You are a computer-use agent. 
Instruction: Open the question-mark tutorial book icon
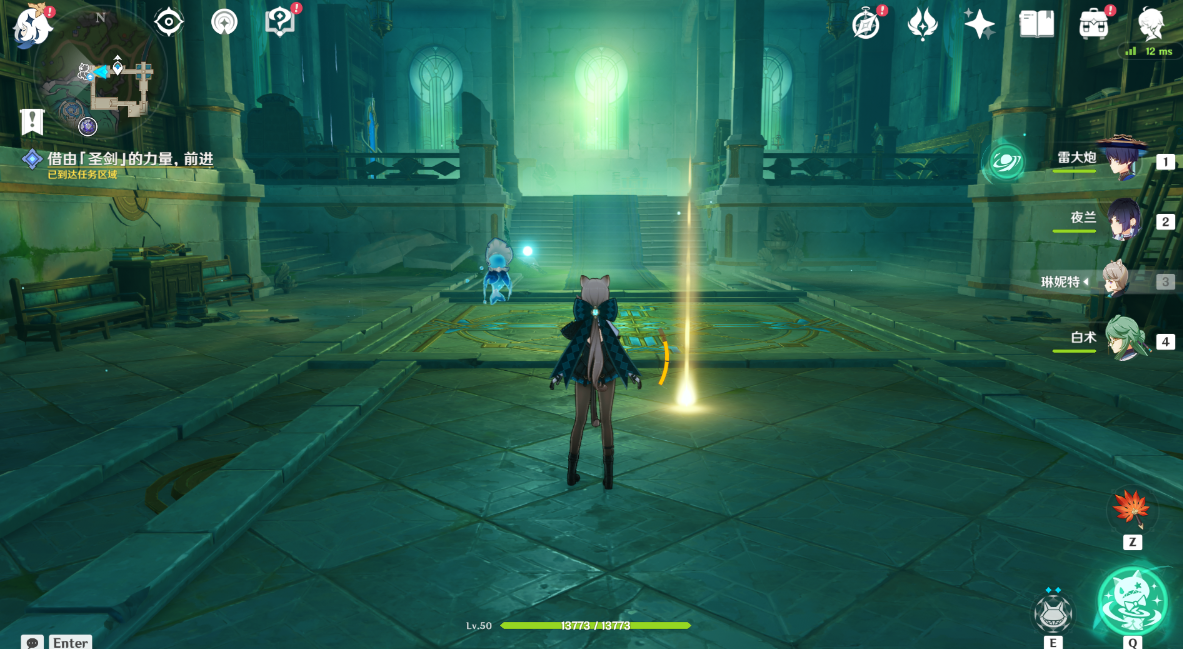280,22
